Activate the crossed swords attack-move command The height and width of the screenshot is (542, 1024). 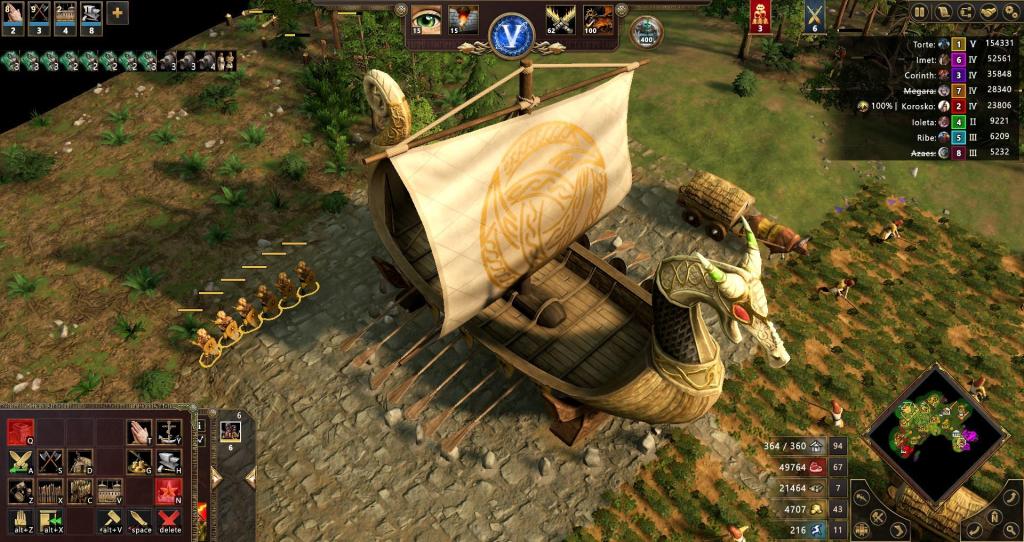[22, 461]
